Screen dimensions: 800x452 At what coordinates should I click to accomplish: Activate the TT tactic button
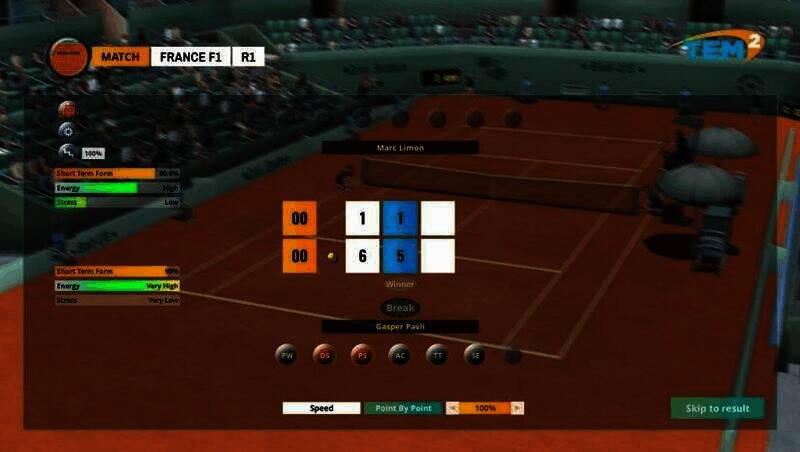(x=437, y=354)
